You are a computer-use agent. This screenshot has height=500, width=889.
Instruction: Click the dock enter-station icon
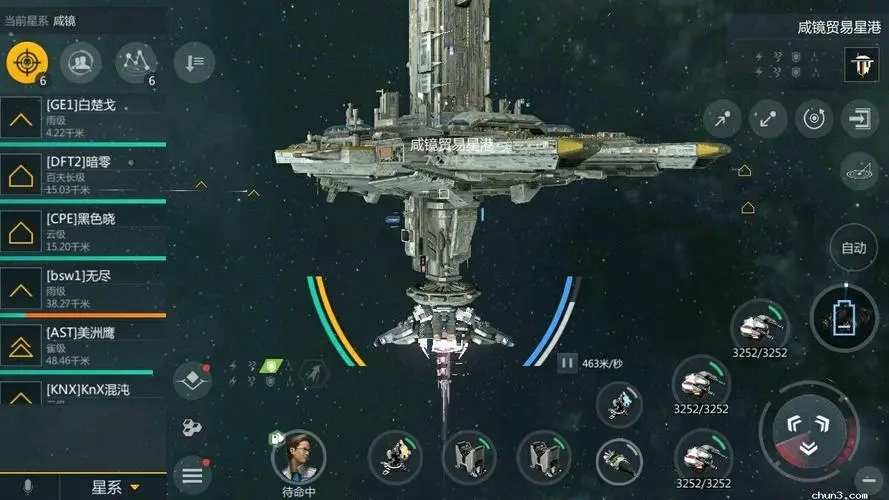click(859, 119)
